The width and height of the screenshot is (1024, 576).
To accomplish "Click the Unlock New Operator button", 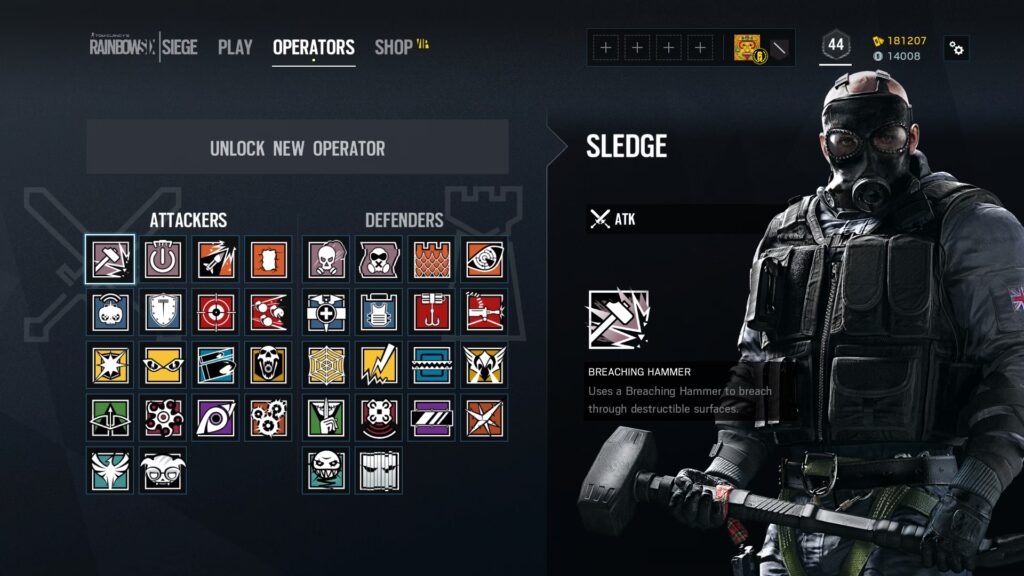I will pyautogui.click(x=297, y=148).
